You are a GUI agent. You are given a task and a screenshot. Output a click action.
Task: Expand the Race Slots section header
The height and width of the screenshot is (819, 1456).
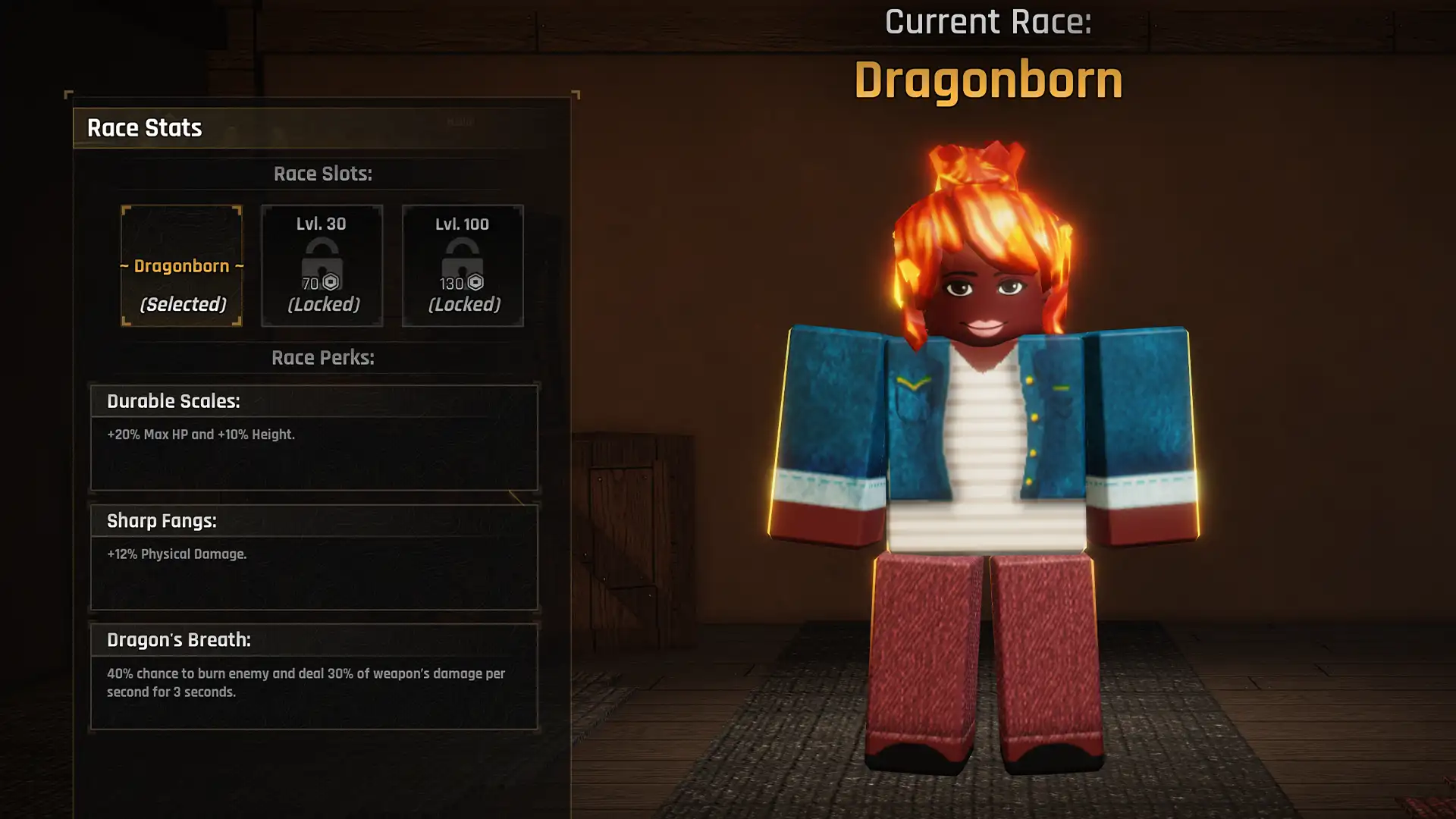[323, 174]
